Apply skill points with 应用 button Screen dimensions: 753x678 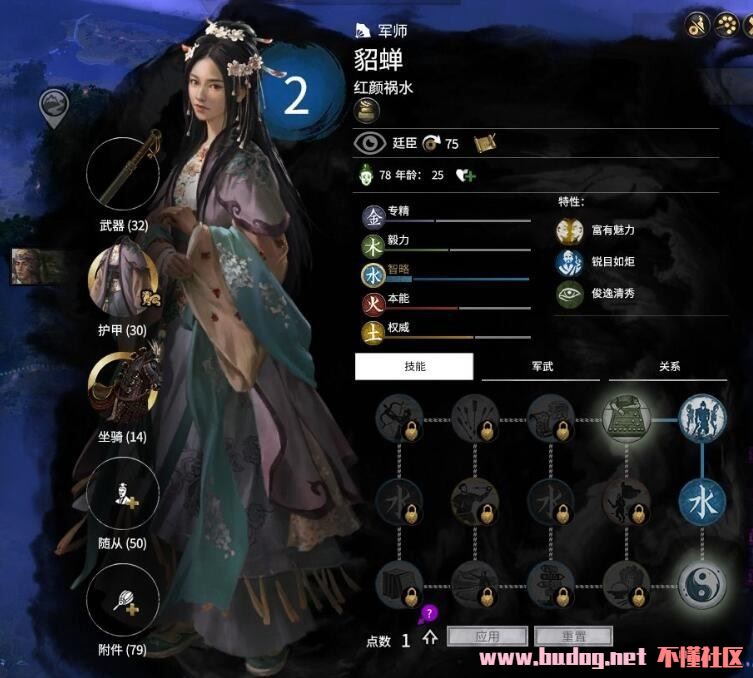pyautogui.click(x=487, y=636)
